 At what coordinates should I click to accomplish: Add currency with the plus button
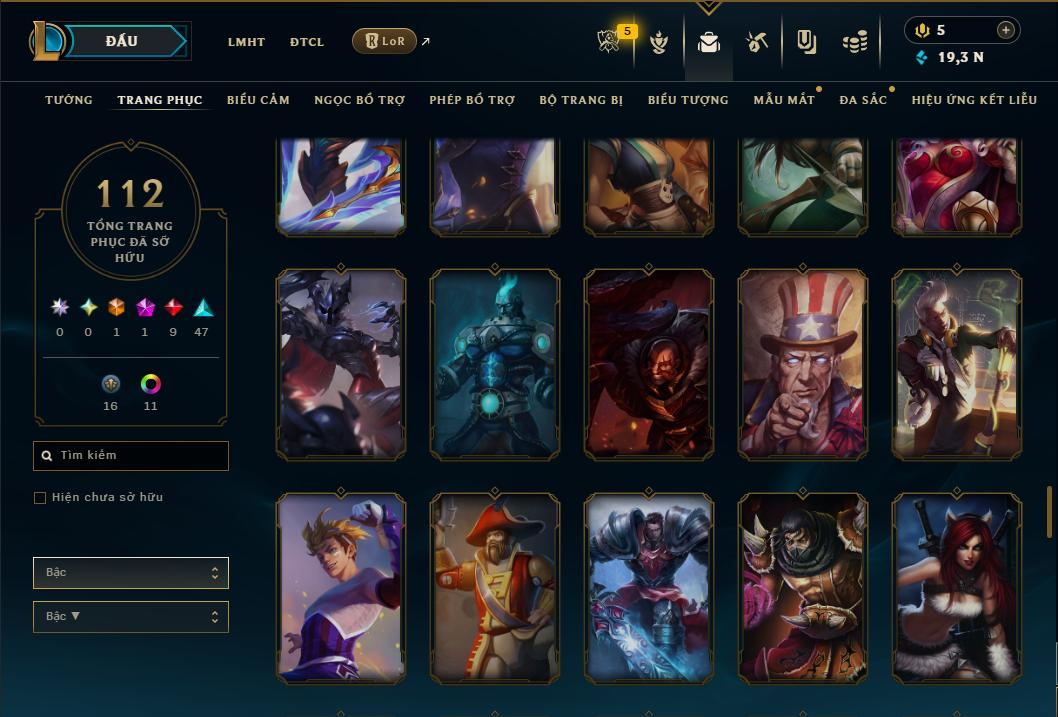click(x=1006, y=30)
